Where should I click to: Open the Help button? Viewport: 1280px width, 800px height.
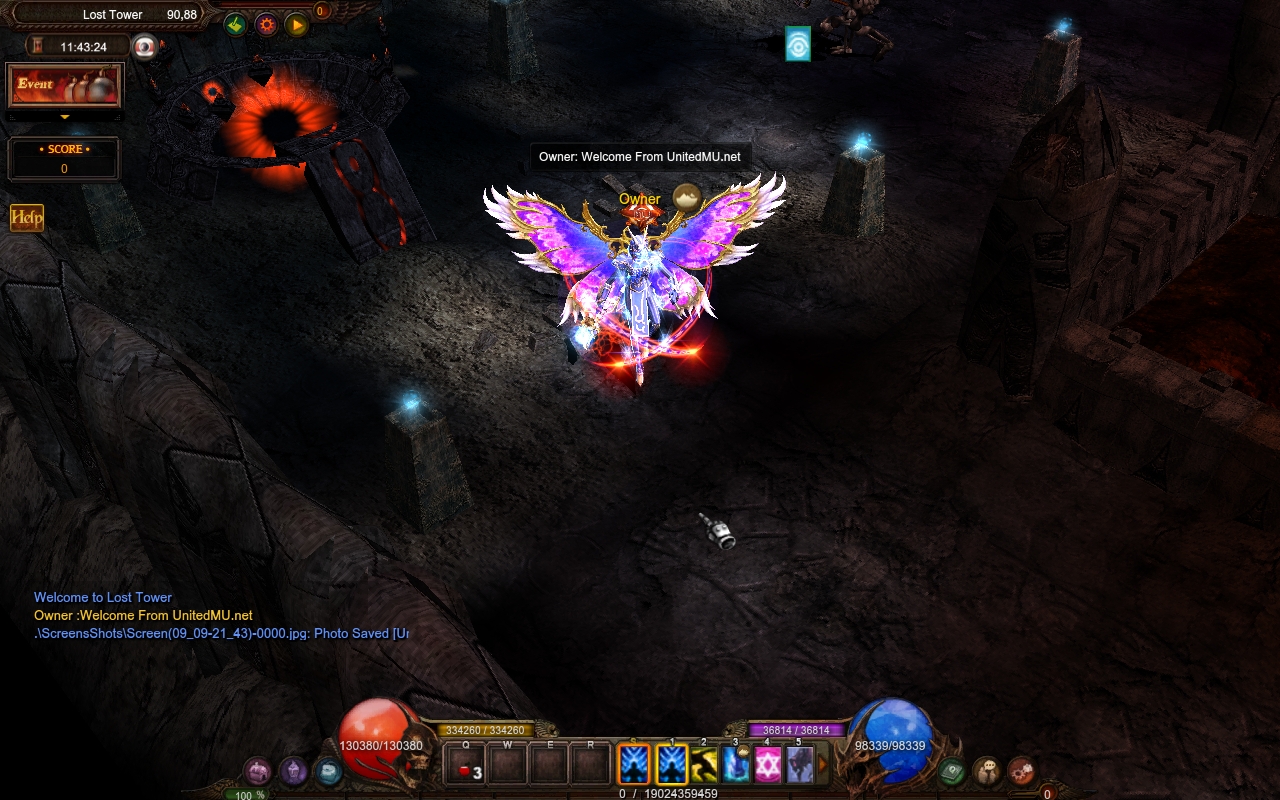[27, 218]
